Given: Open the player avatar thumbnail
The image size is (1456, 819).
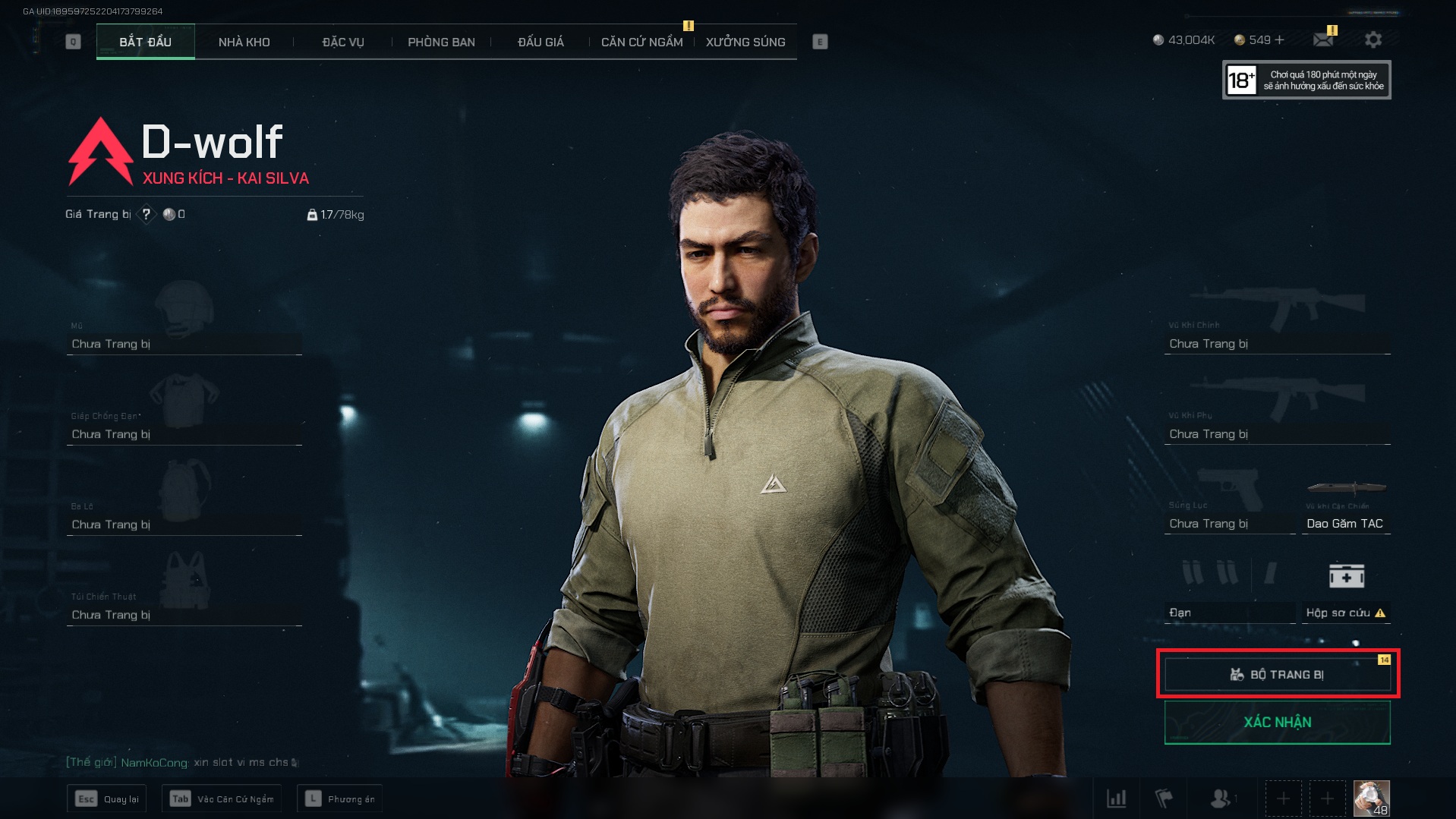Looking at the screenshot, I should pos(1371,799).
